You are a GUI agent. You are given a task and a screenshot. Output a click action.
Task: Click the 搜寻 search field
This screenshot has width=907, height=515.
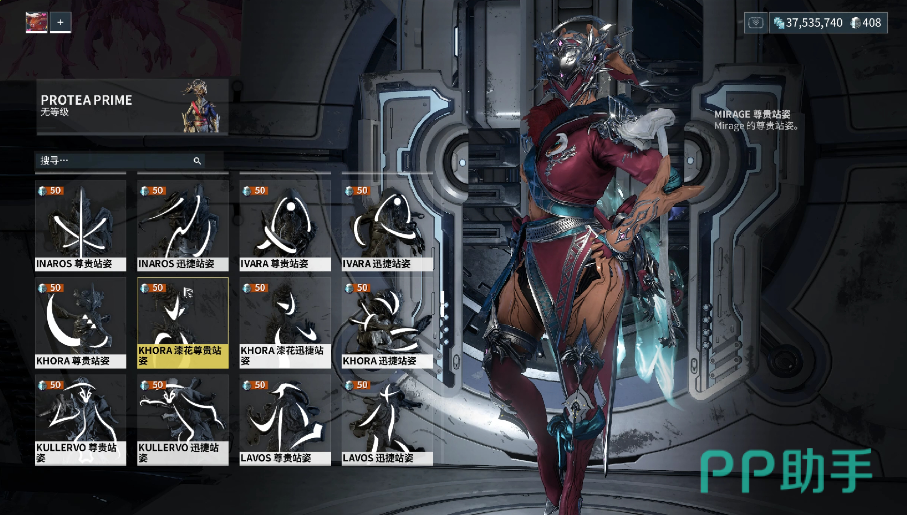(115, 160)
